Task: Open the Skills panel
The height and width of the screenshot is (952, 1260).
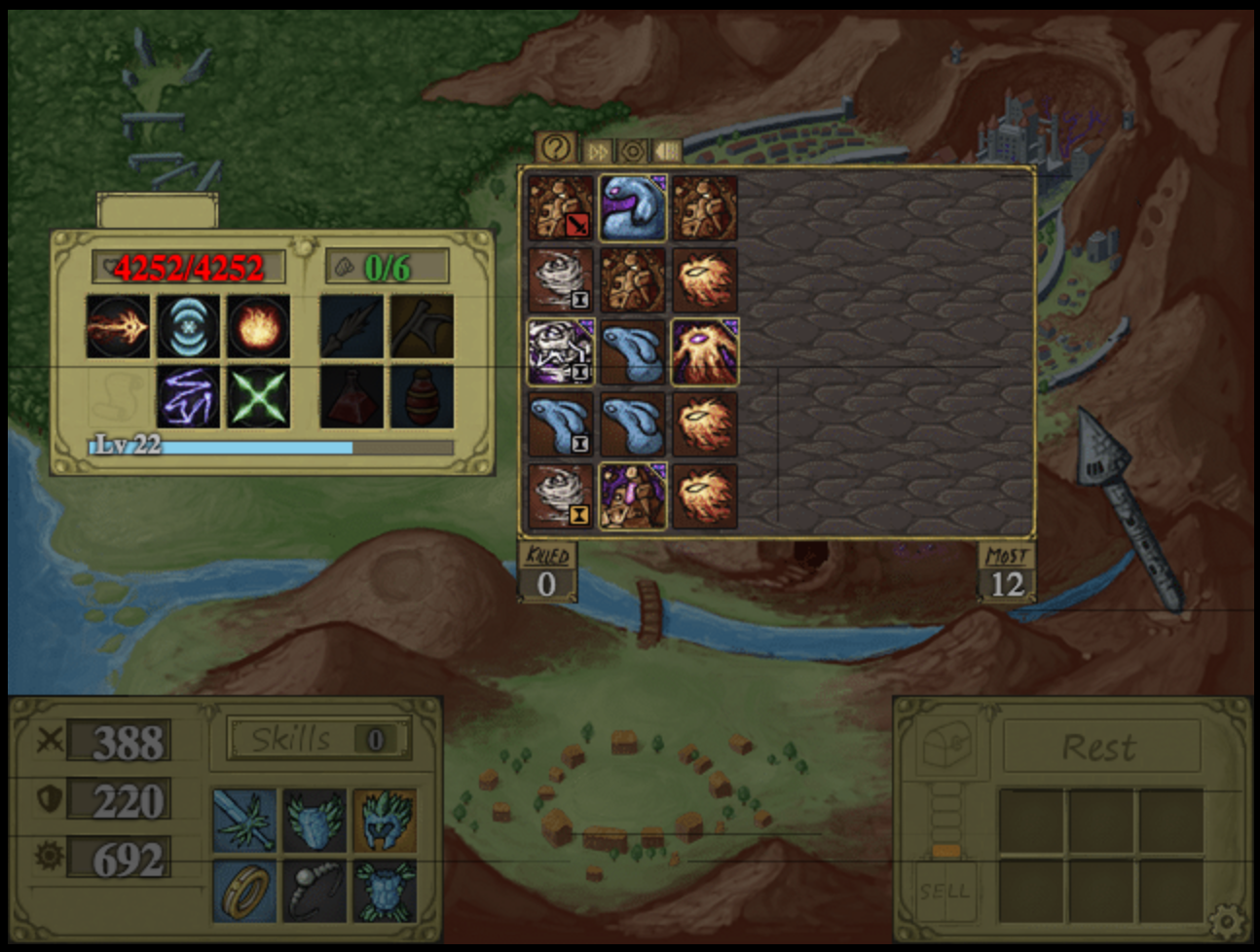Action: (318, 739)
